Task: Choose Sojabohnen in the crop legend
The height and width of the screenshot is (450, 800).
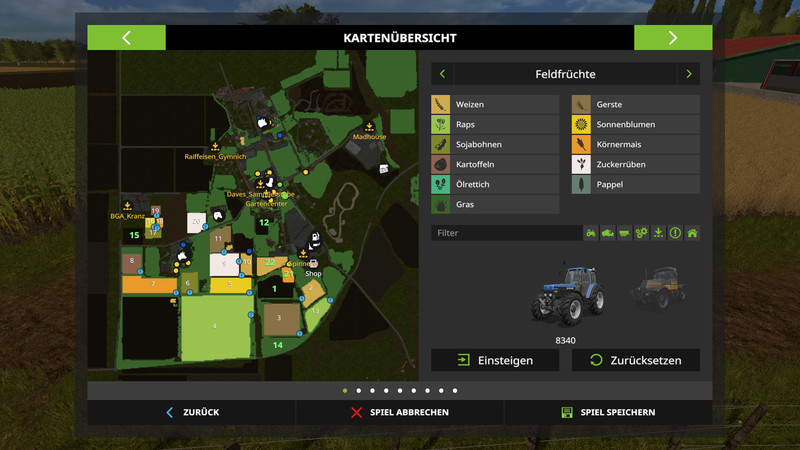Action: click(x=495, y=145)
